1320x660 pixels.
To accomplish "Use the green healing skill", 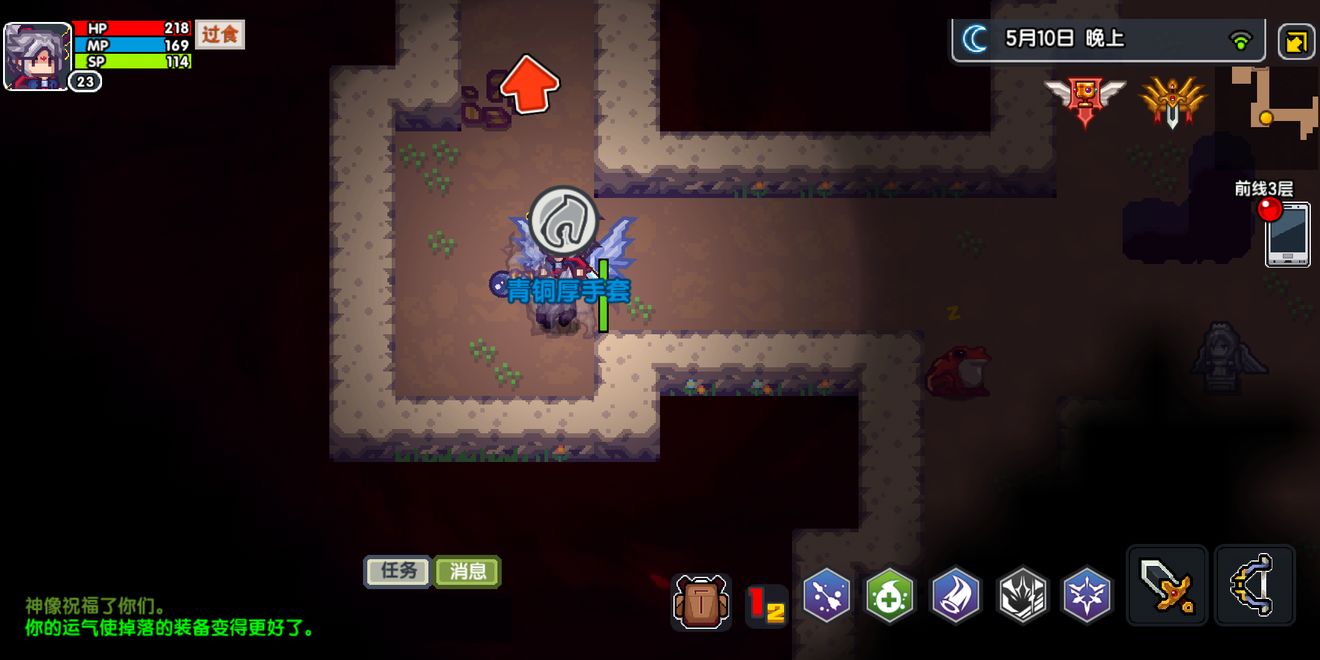I will [890, 596].
